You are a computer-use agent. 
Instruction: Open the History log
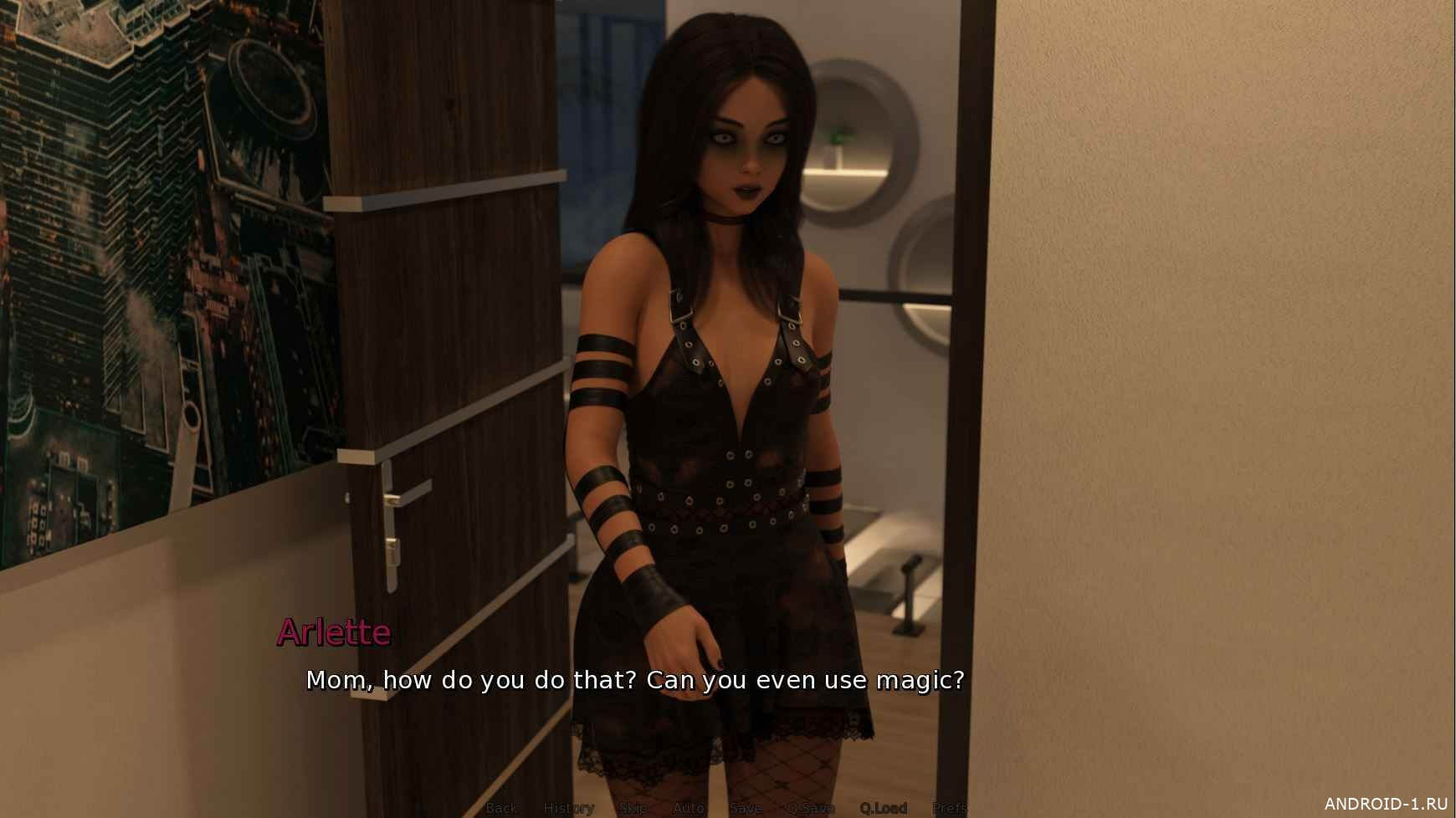tap(569, 808)
